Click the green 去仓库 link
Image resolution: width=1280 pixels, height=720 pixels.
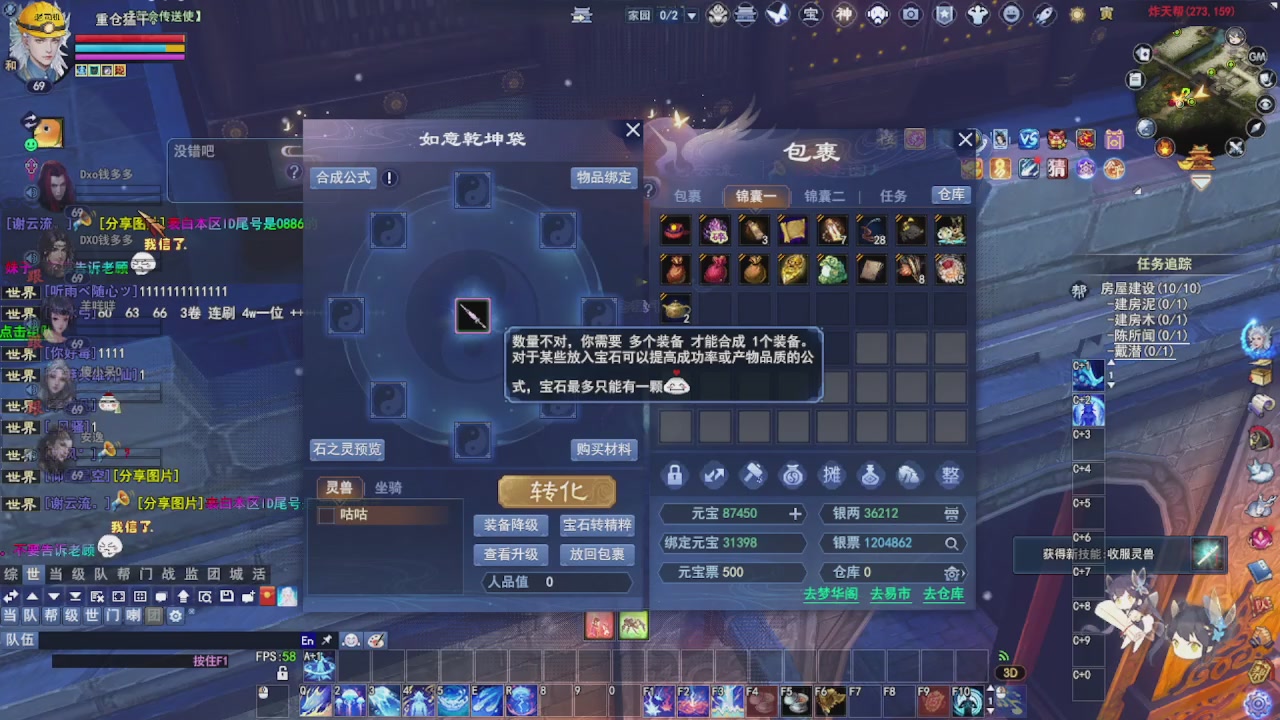point(943,594)
